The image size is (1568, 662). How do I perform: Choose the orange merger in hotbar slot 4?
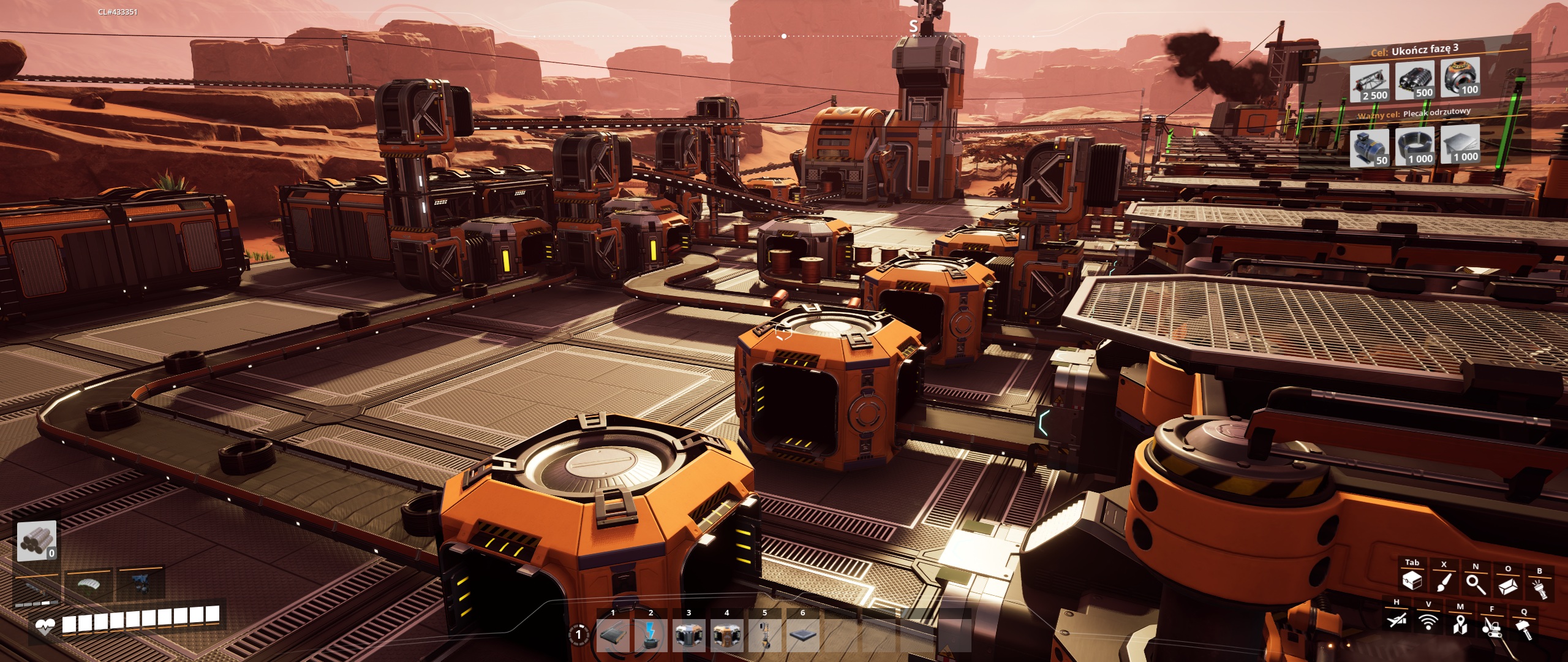coord(726,634)
